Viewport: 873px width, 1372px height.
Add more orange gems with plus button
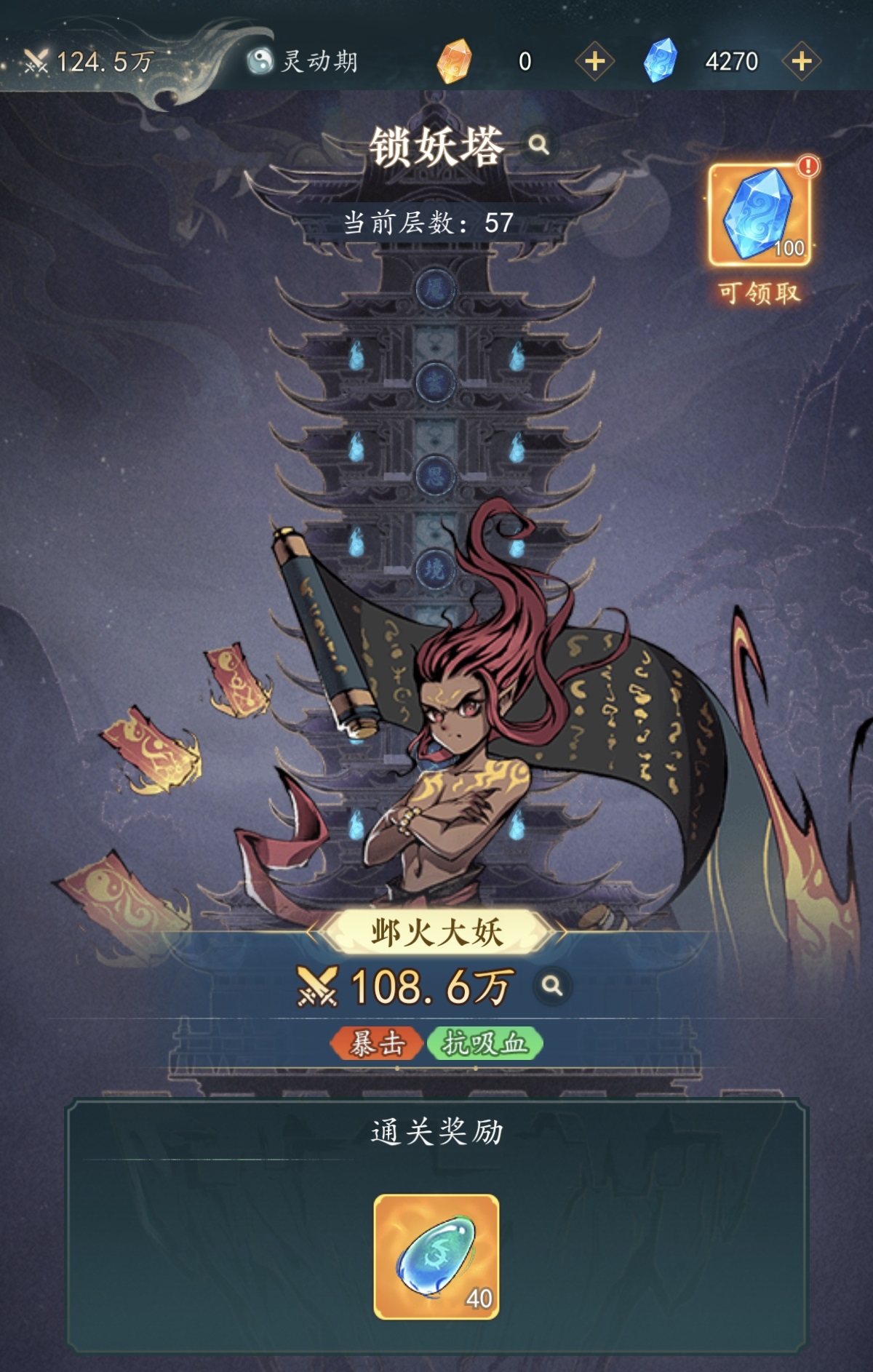[594, 61]
